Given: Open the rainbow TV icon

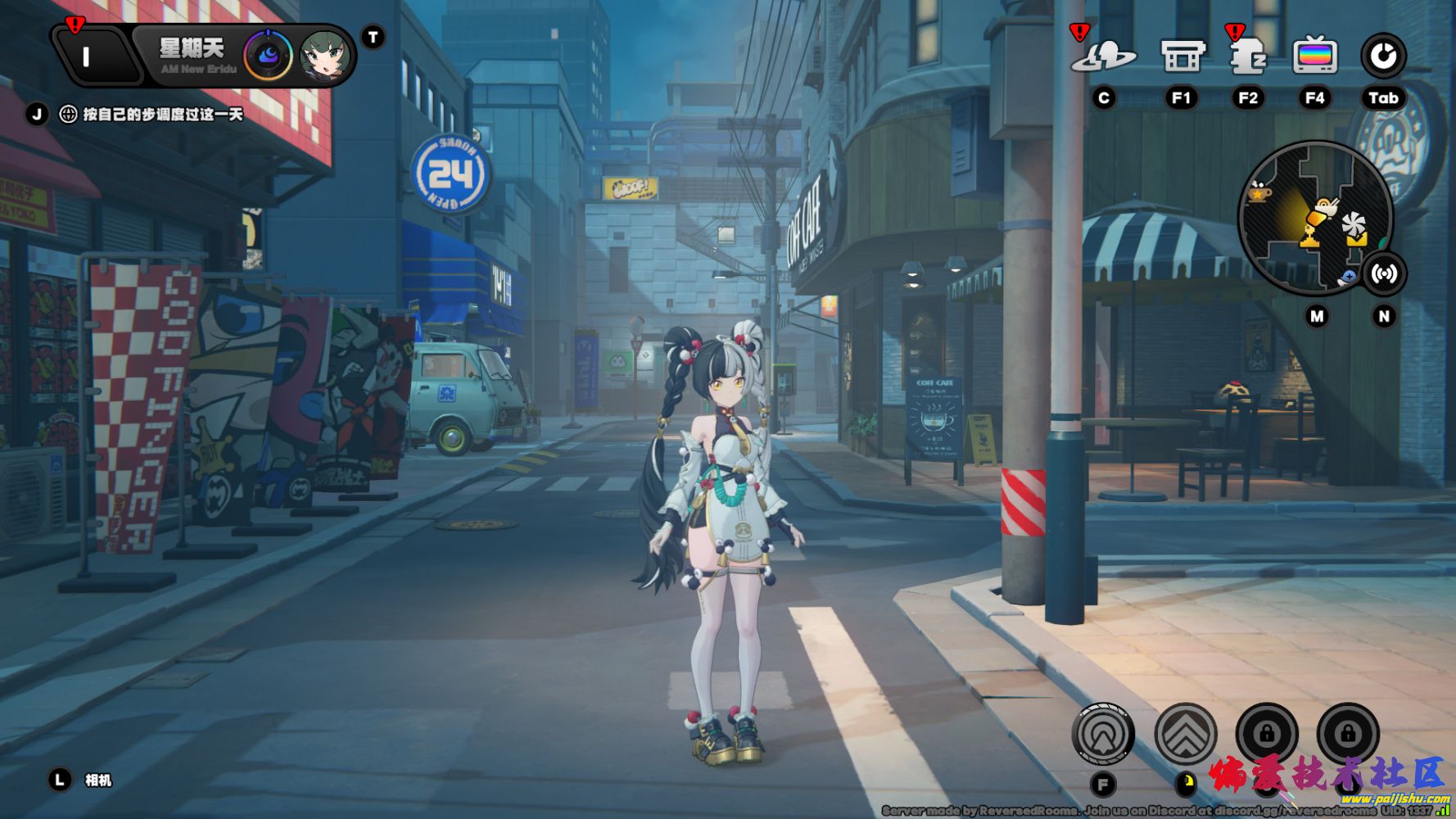Looking at the screenshot, I should click(1314, 57).
